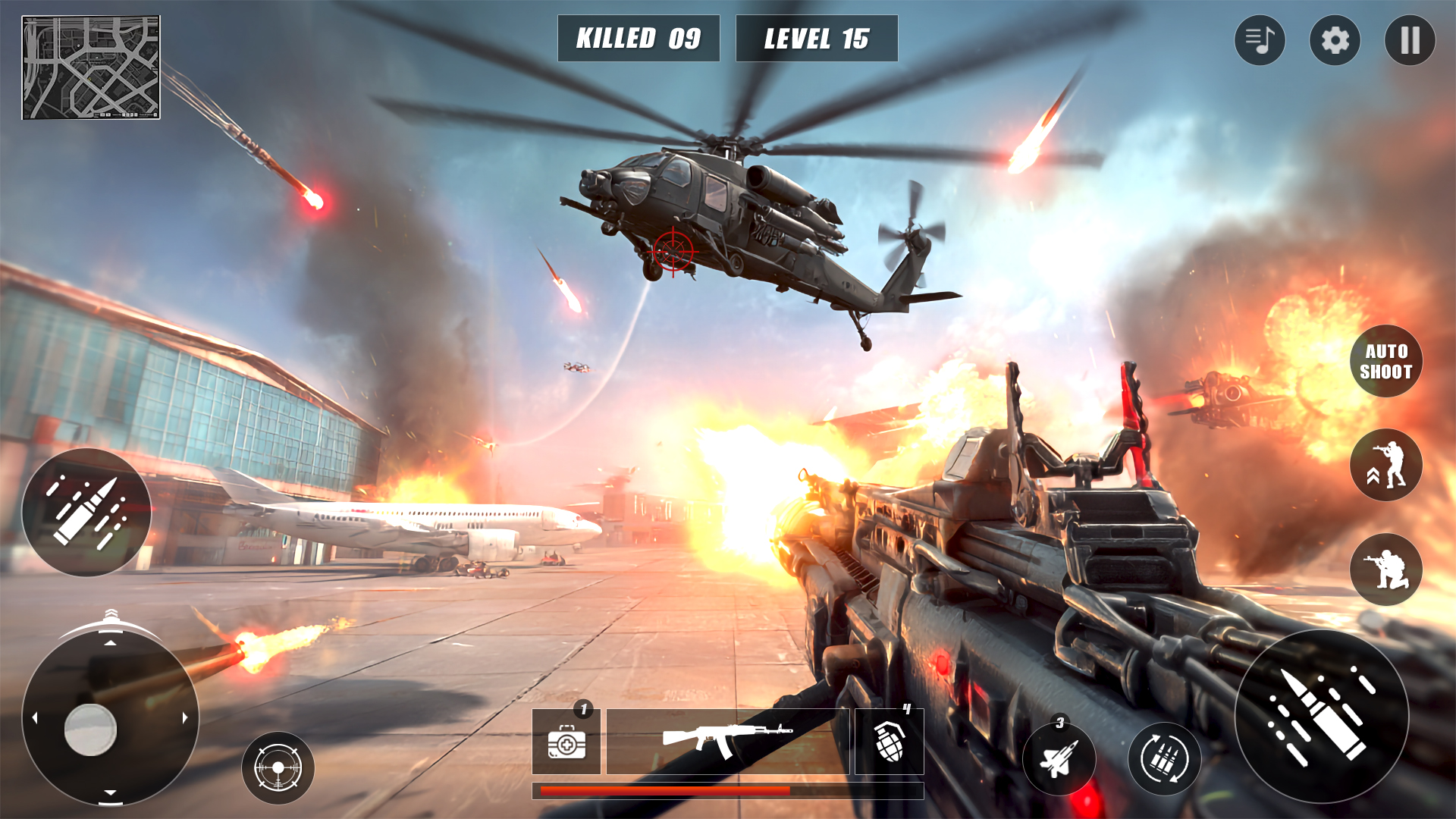Use the medkit slot
This screenshot has width=1456, height=819.
click(x=566, y=742)
